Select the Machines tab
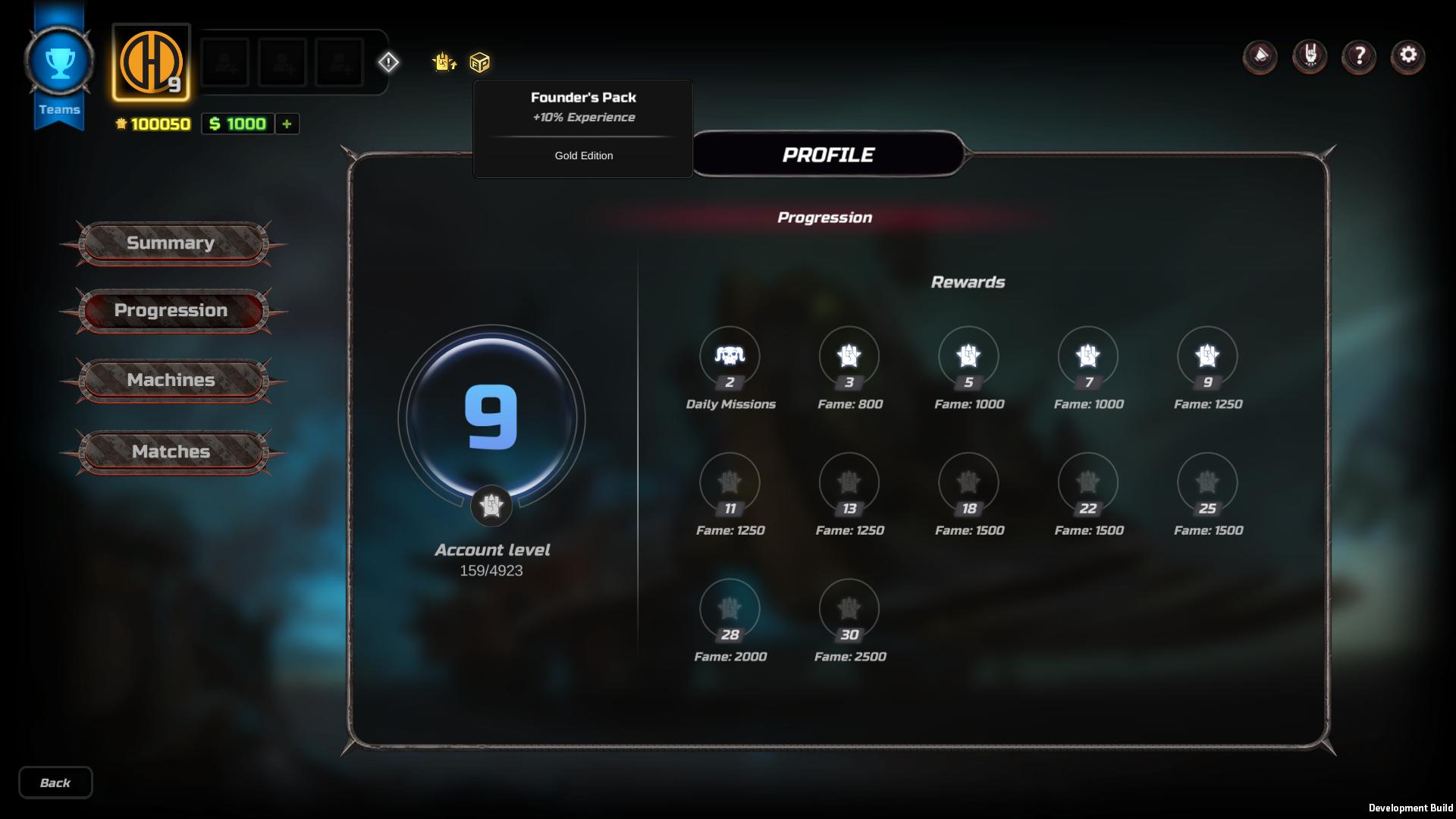The height and width of the screenshot is (819, 1456). coord(171,380)
